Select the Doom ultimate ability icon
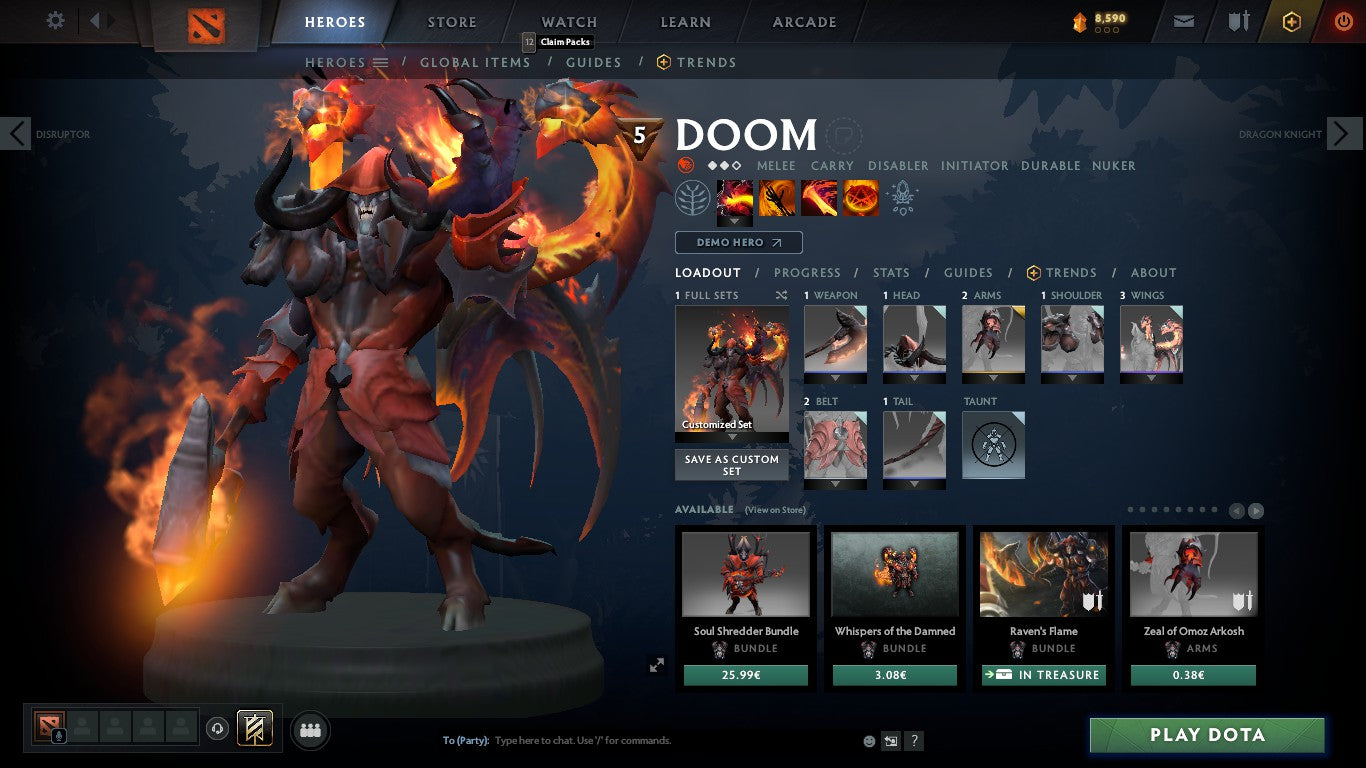Viewport: 1366px width, 768px height. (861, 197)
